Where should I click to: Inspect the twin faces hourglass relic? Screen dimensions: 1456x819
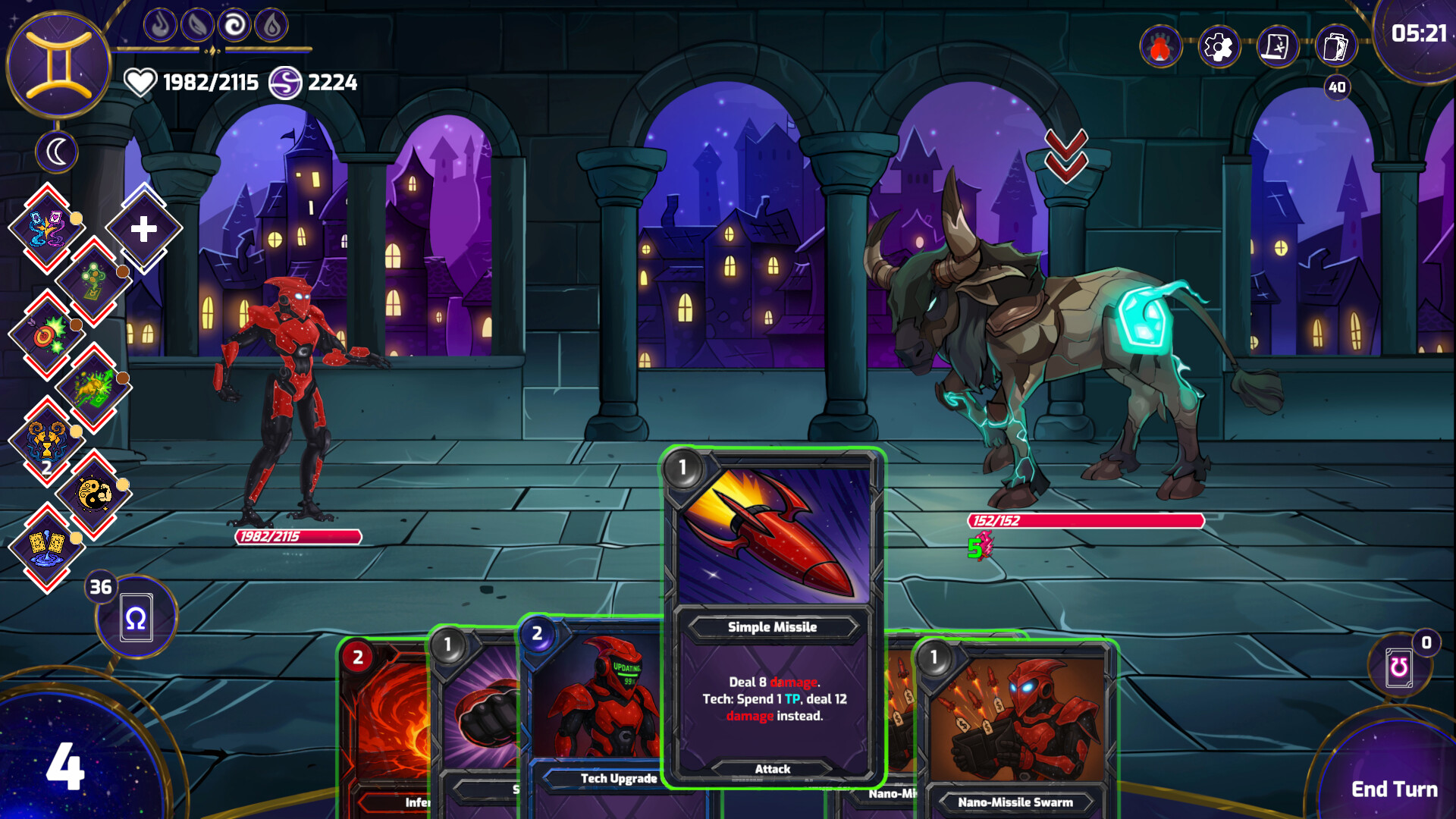(47, 441)
